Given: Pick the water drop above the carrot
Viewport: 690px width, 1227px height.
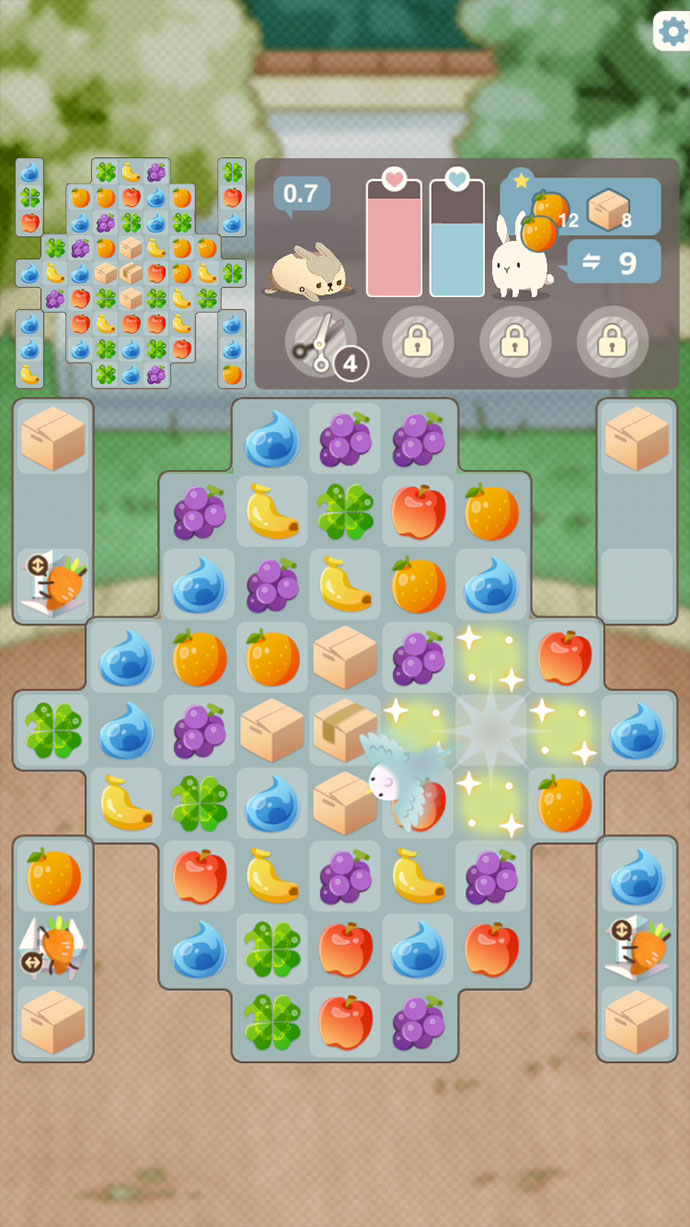Looking at the screenshot, I should [x=636, y=875].
